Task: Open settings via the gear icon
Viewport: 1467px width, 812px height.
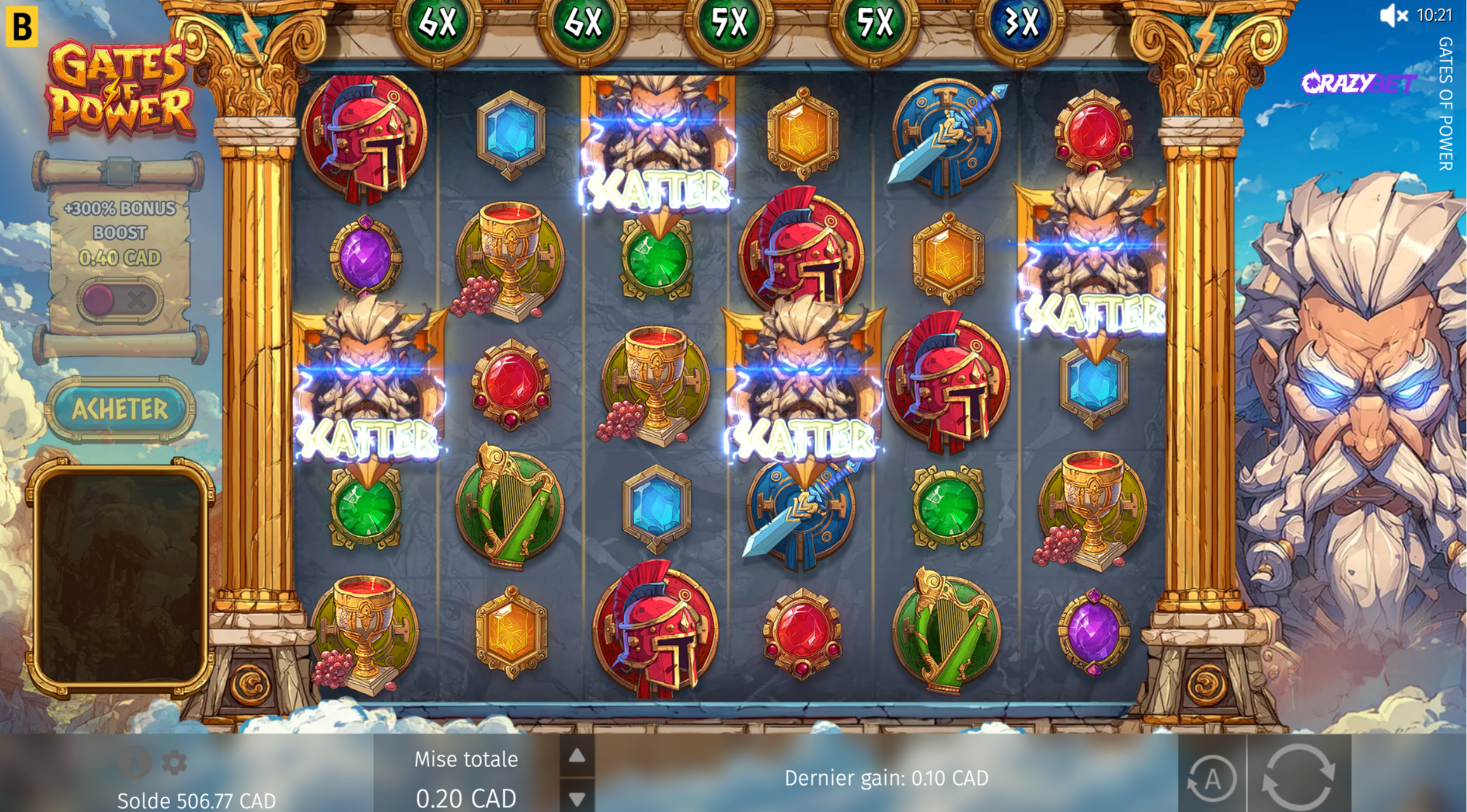Action: (175, 763)
